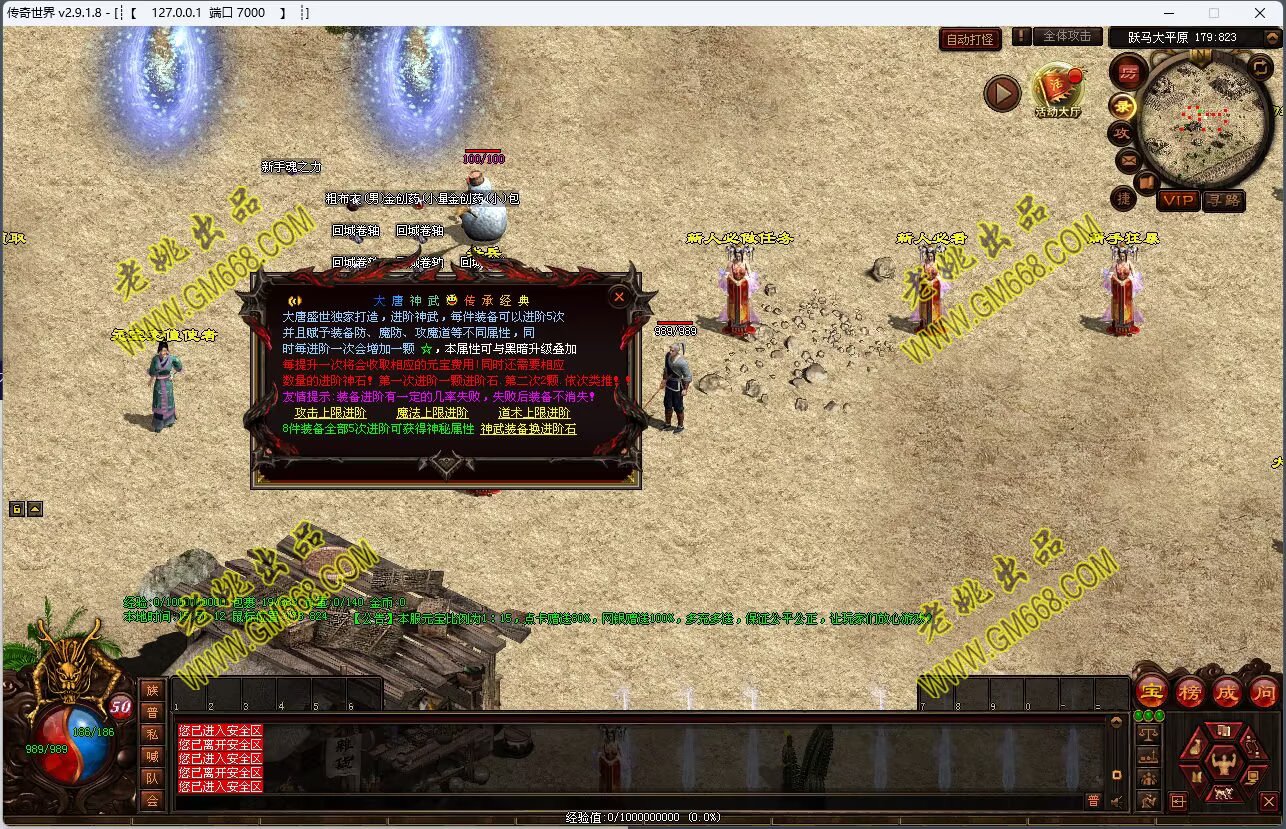Open the 神武装备换进阶石 link
Image resolution: width=1286 pixels, height=829 pixels.
coord(528,429)
